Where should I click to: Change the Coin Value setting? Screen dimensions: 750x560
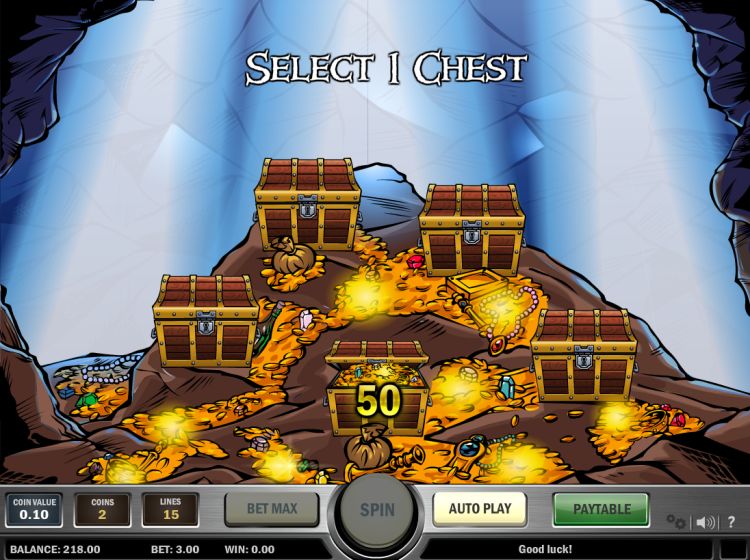[x=33, y=510]
